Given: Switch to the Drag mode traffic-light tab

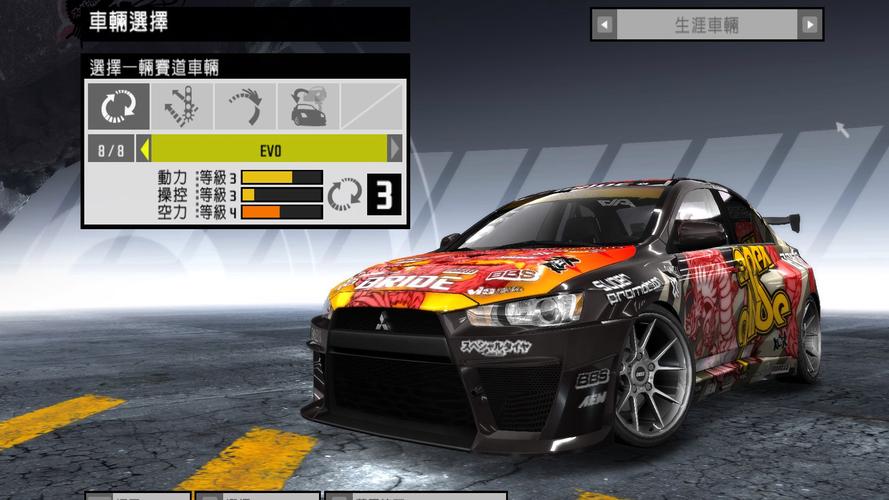Looking at the screenshot, I should click(181, 106).
